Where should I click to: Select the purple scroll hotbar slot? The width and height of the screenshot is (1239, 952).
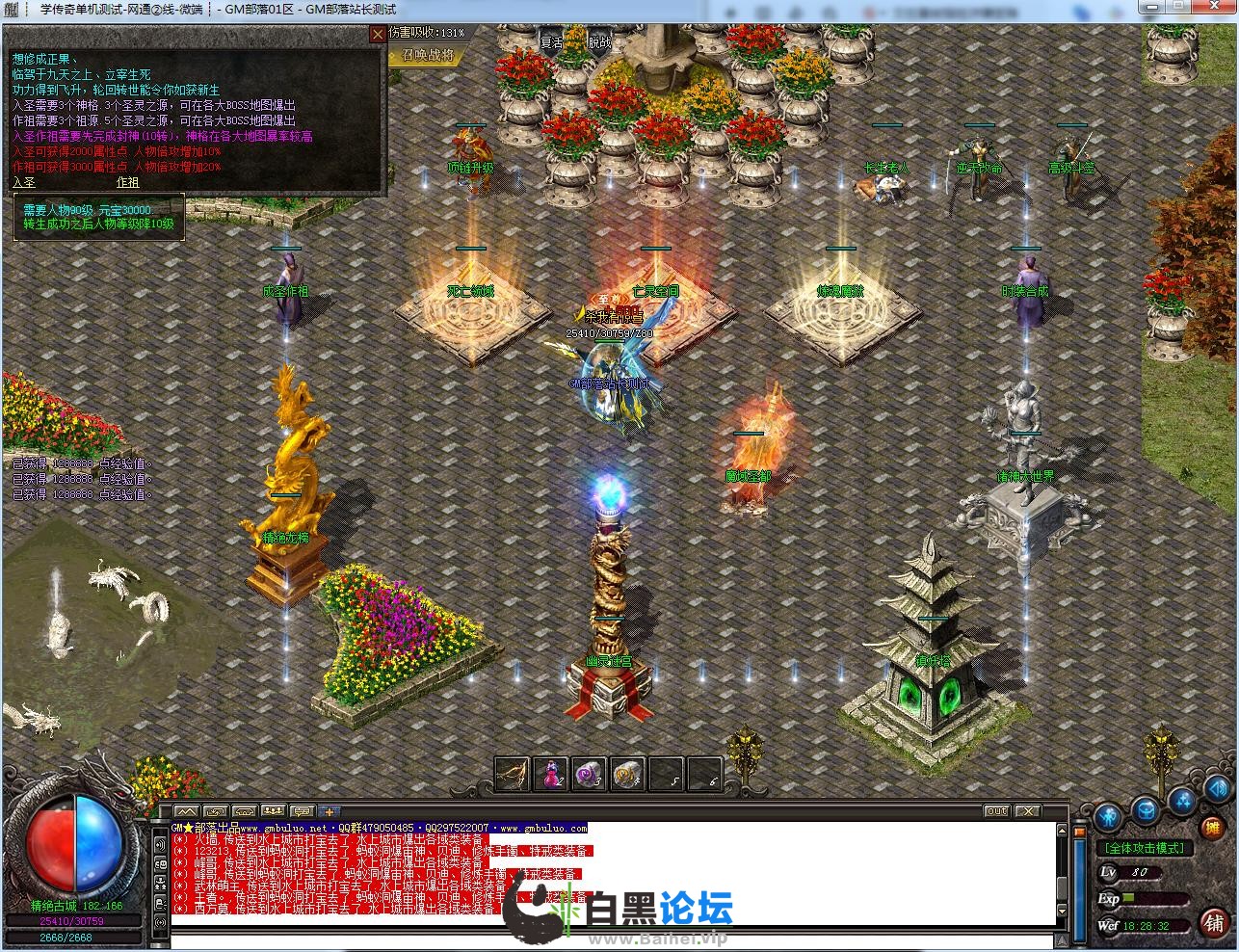pos(588,773)
